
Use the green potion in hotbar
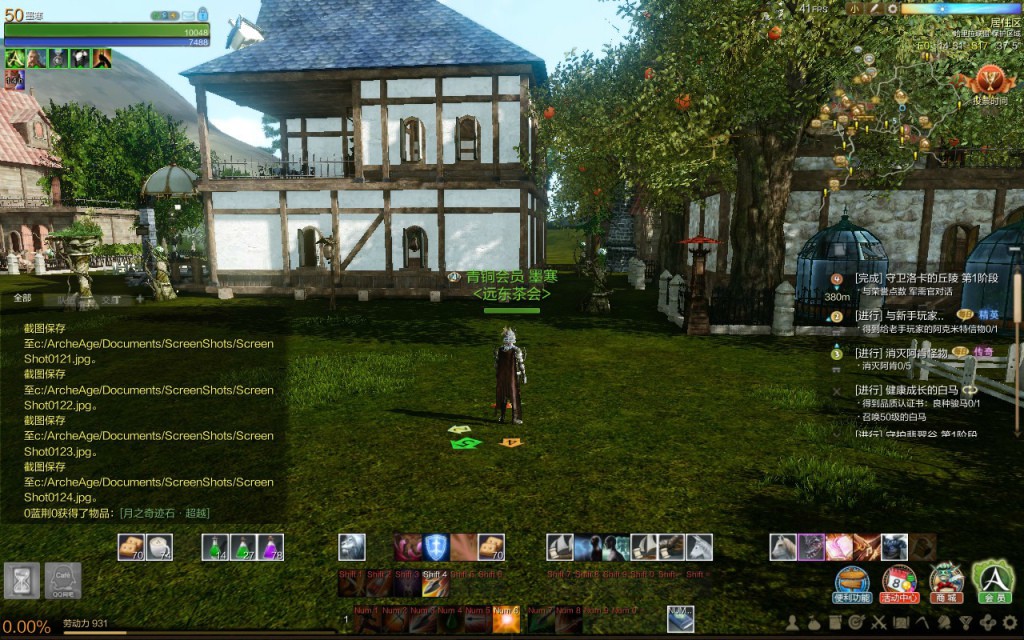click(x=215, y=547)
